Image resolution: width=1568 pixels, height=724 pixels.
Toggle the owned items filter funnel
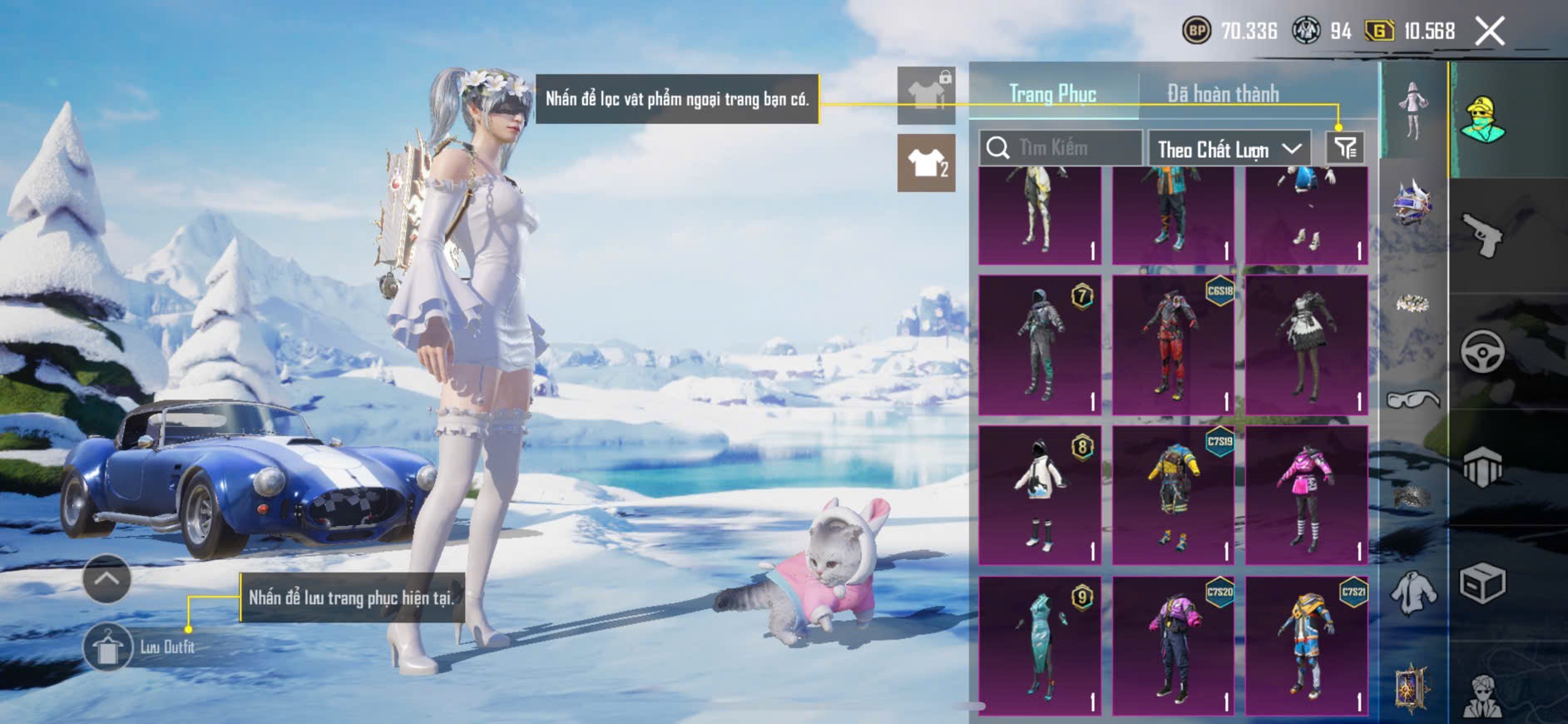(1345, 148)
